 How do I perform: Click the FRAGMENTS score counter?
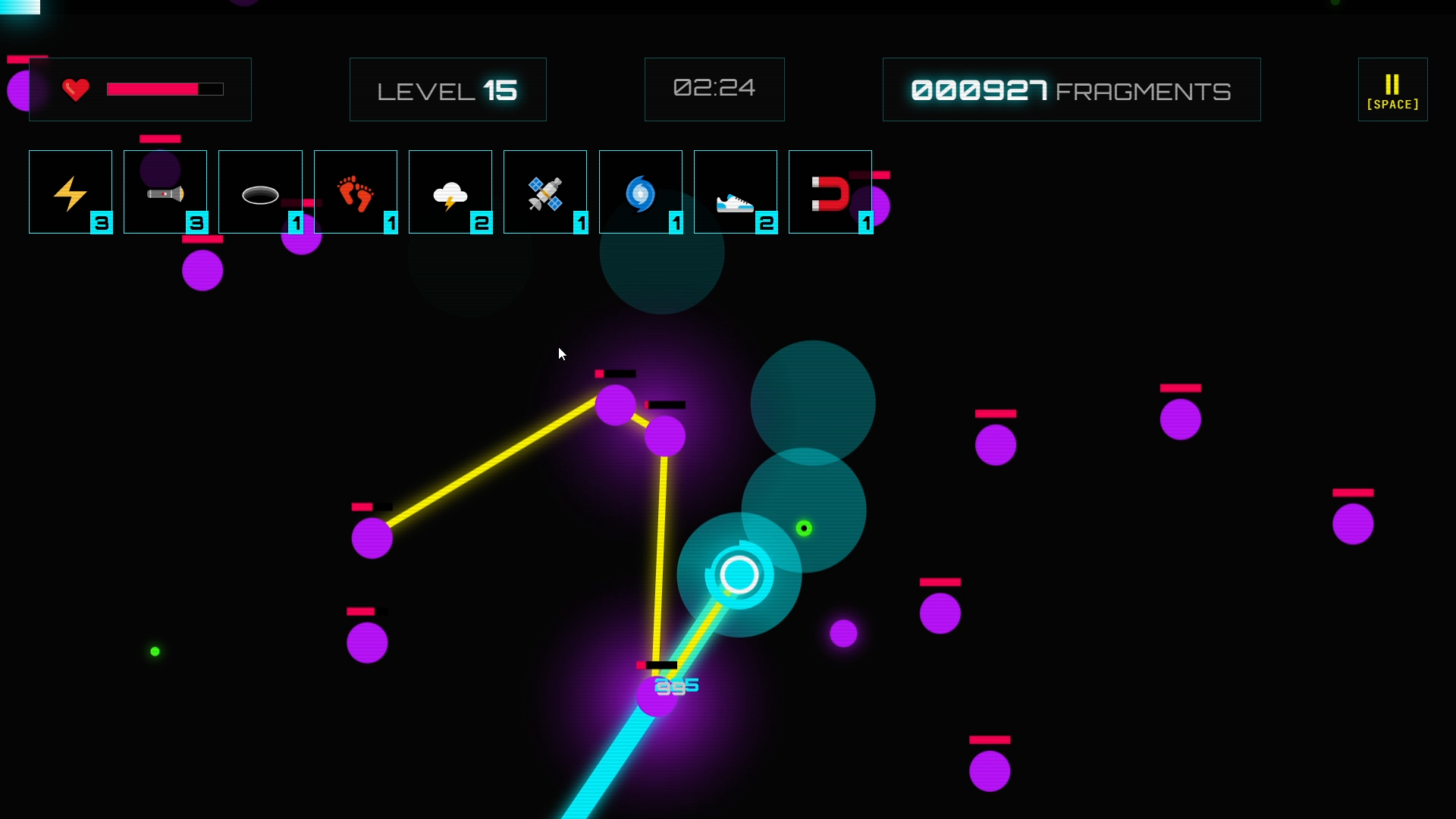pos(1071,89)
